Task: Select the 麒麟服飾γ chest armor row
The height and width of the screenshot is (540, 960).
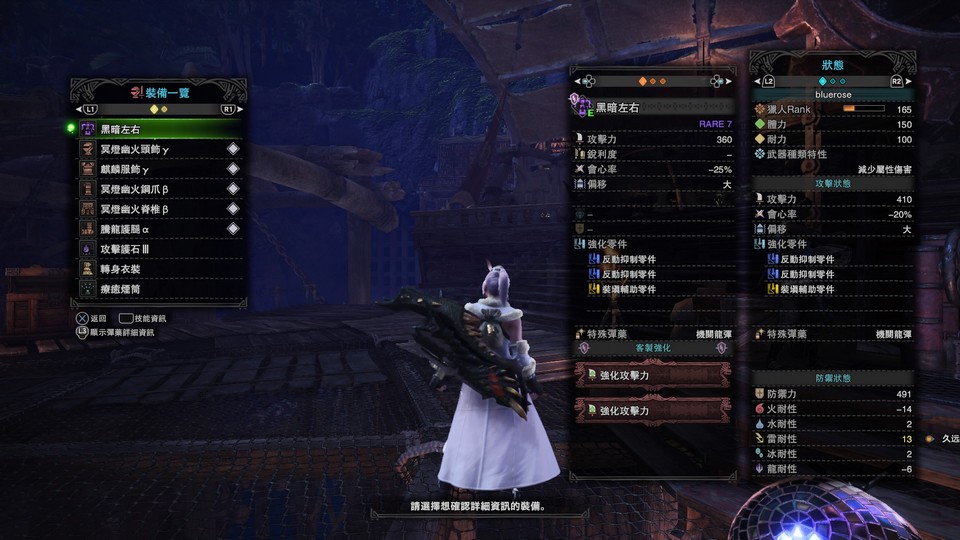Action: click(158, 169)
